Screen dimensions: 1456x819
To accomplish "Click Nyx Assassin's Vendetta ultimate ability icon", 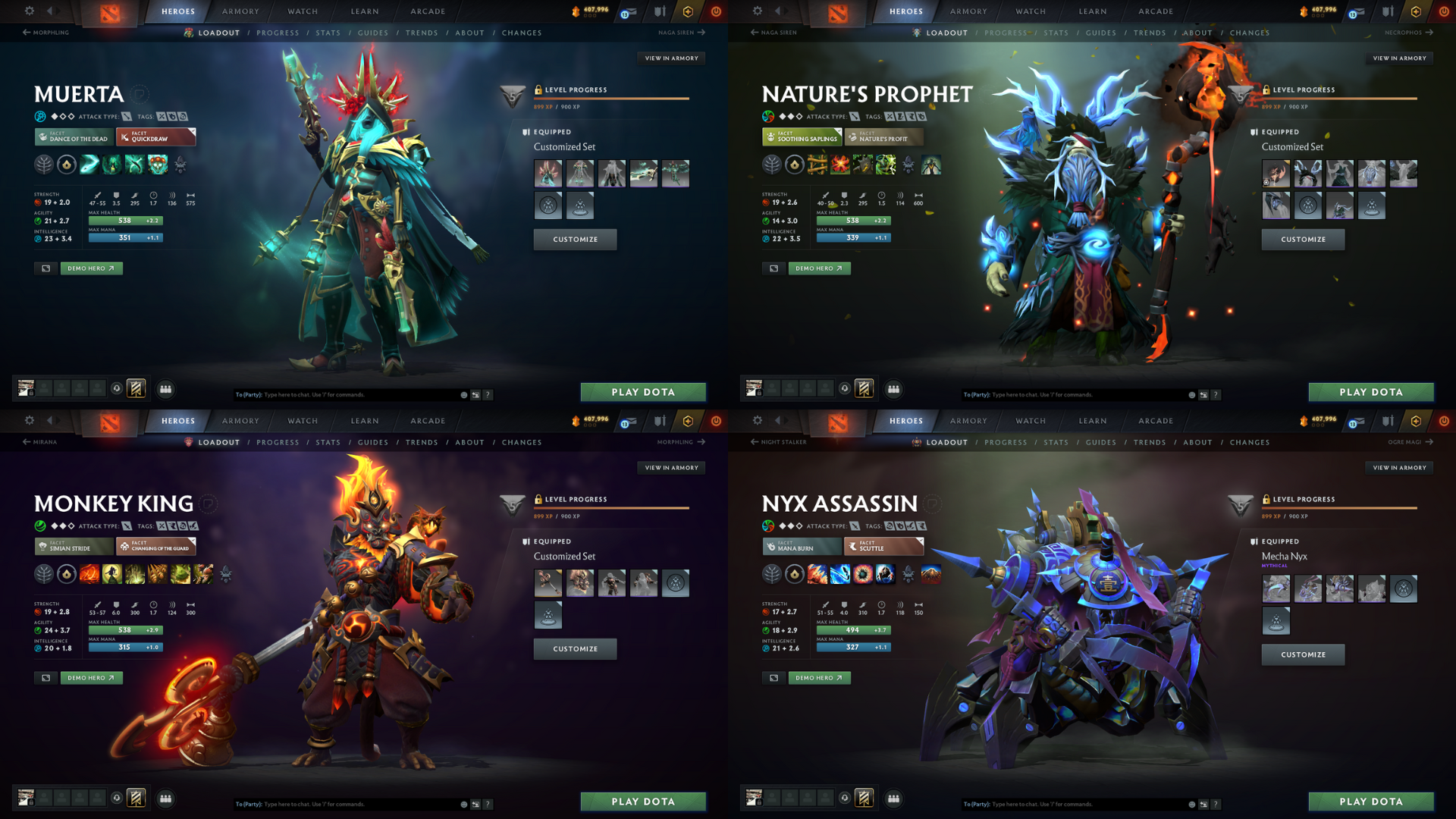I will coord(886,574).
